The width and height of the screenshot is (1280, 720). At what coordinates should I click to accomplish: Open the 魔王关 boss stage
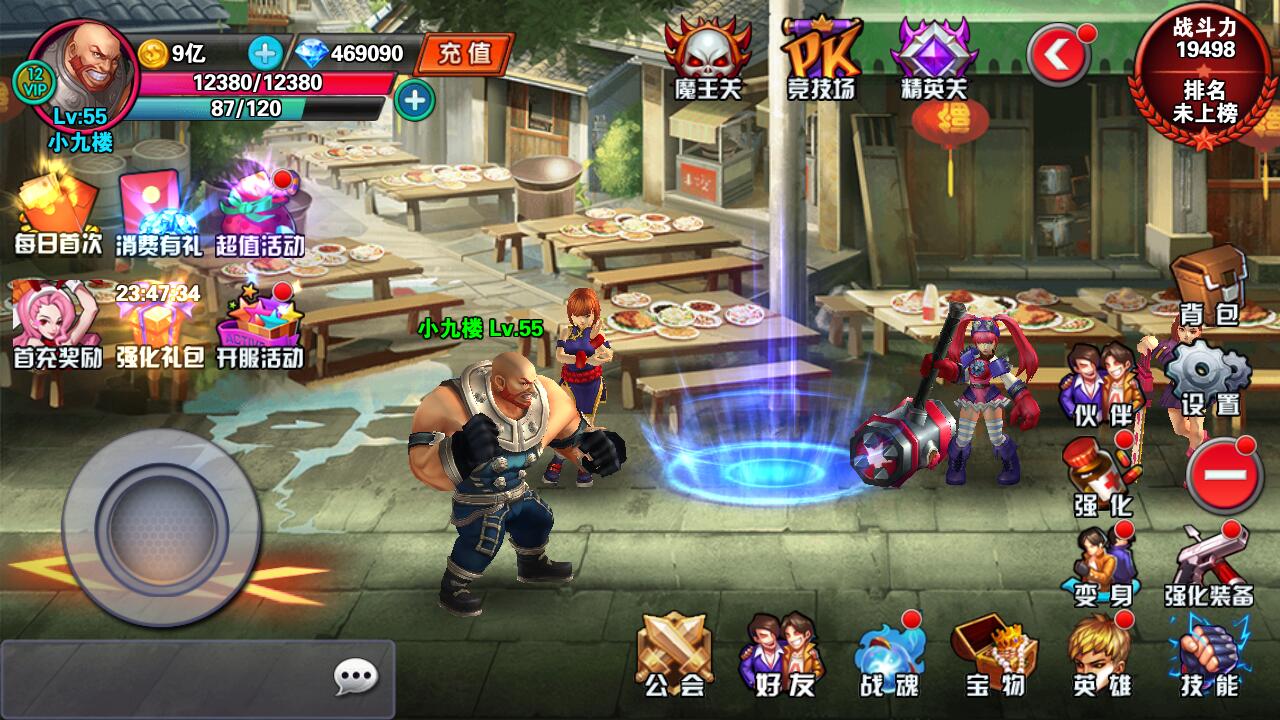(707, 58)
